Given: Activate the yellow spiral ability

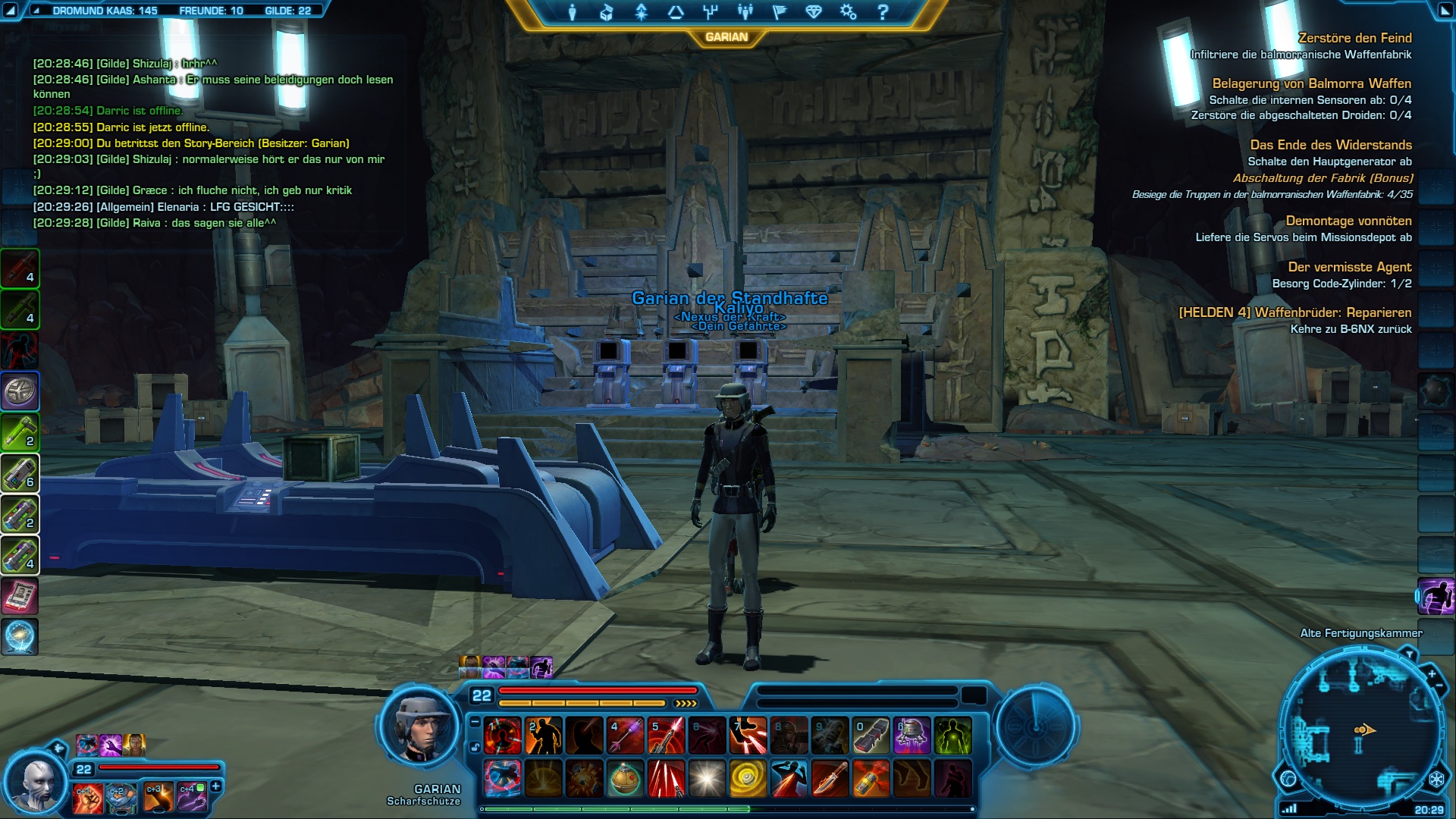Looking at the screenshot, I should pyautogui.click(x=748, y=780).
